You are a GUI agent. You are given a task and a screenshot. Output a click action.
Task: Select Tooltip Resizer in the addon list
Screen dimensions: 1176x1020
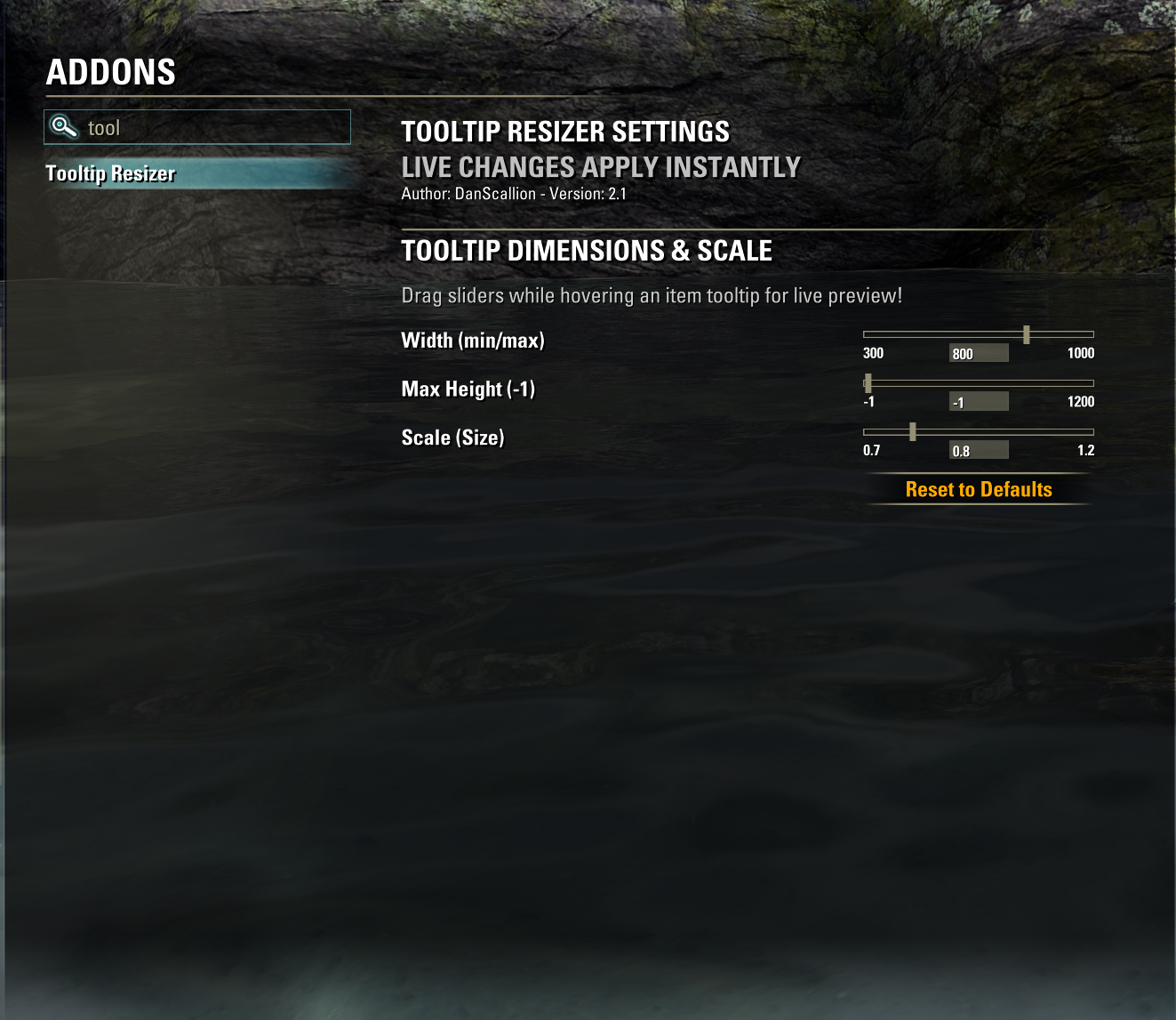pyautogui.click(x=111, y=173)
